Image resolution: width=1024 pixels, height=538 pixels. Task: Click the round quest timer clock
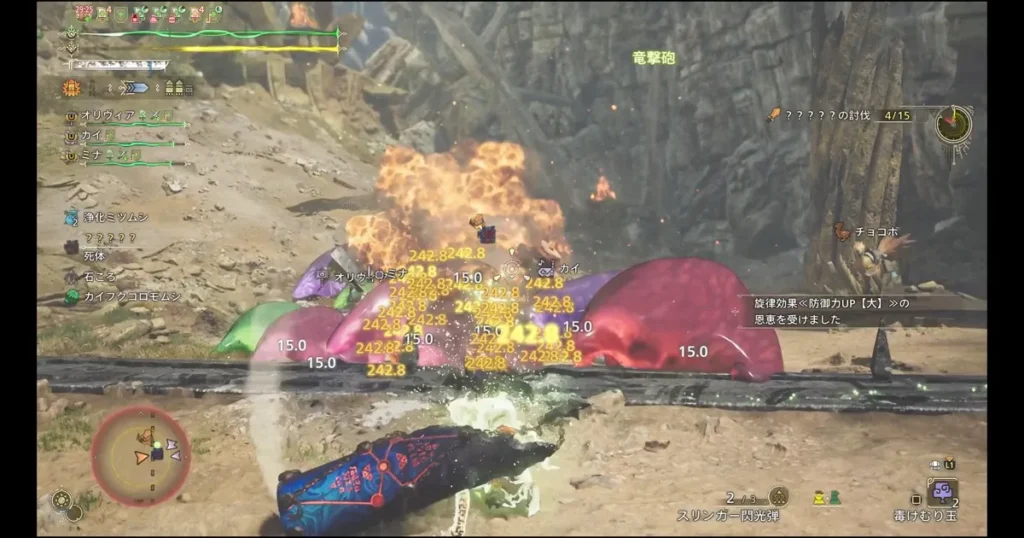point(953,123)
